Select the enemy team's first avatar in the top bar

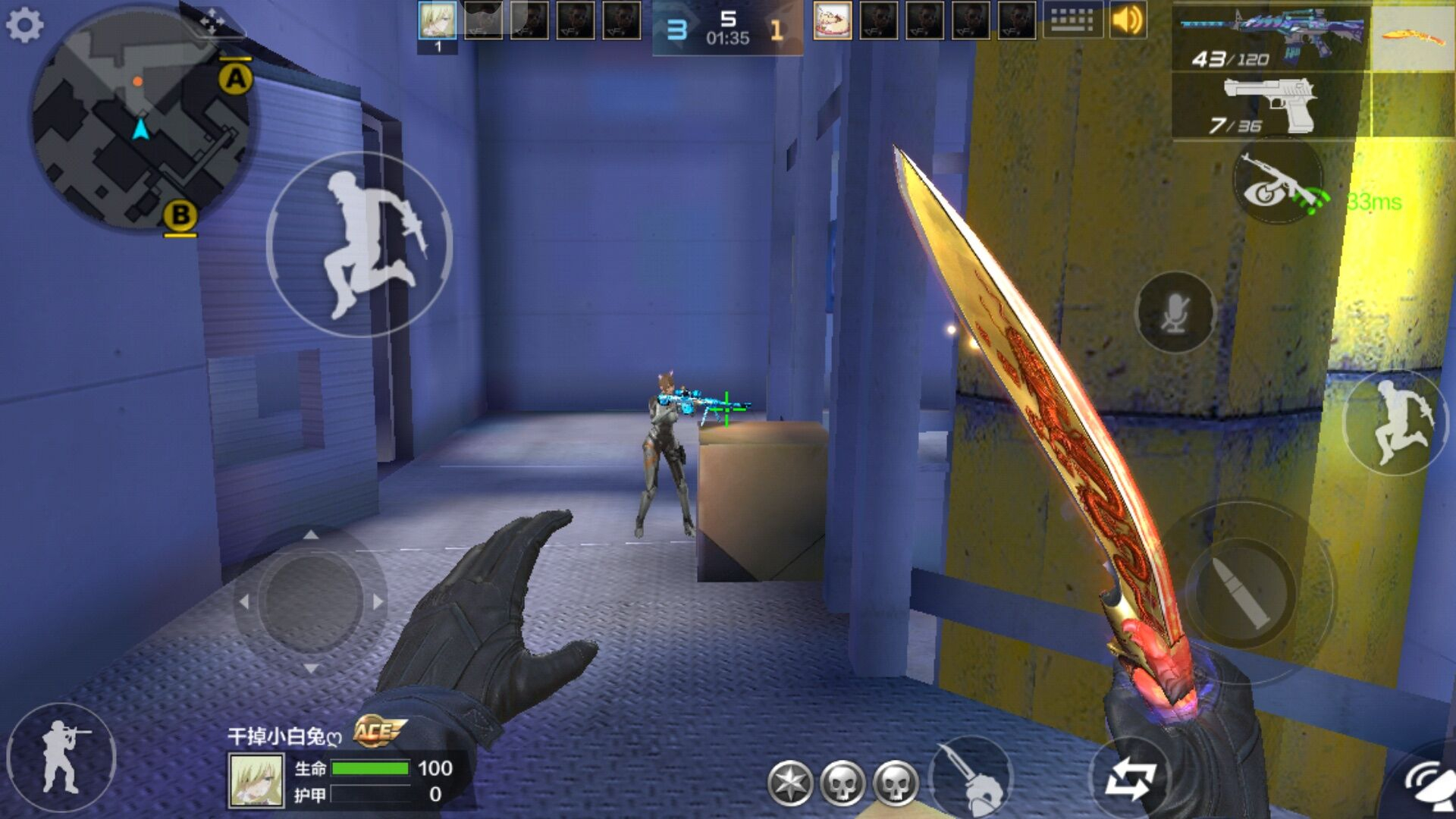tap(832, 20)
